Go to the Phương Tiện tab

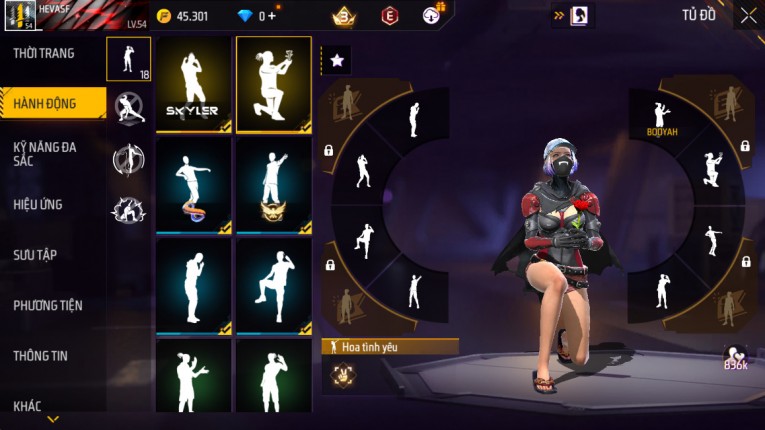tap(48, 305)
